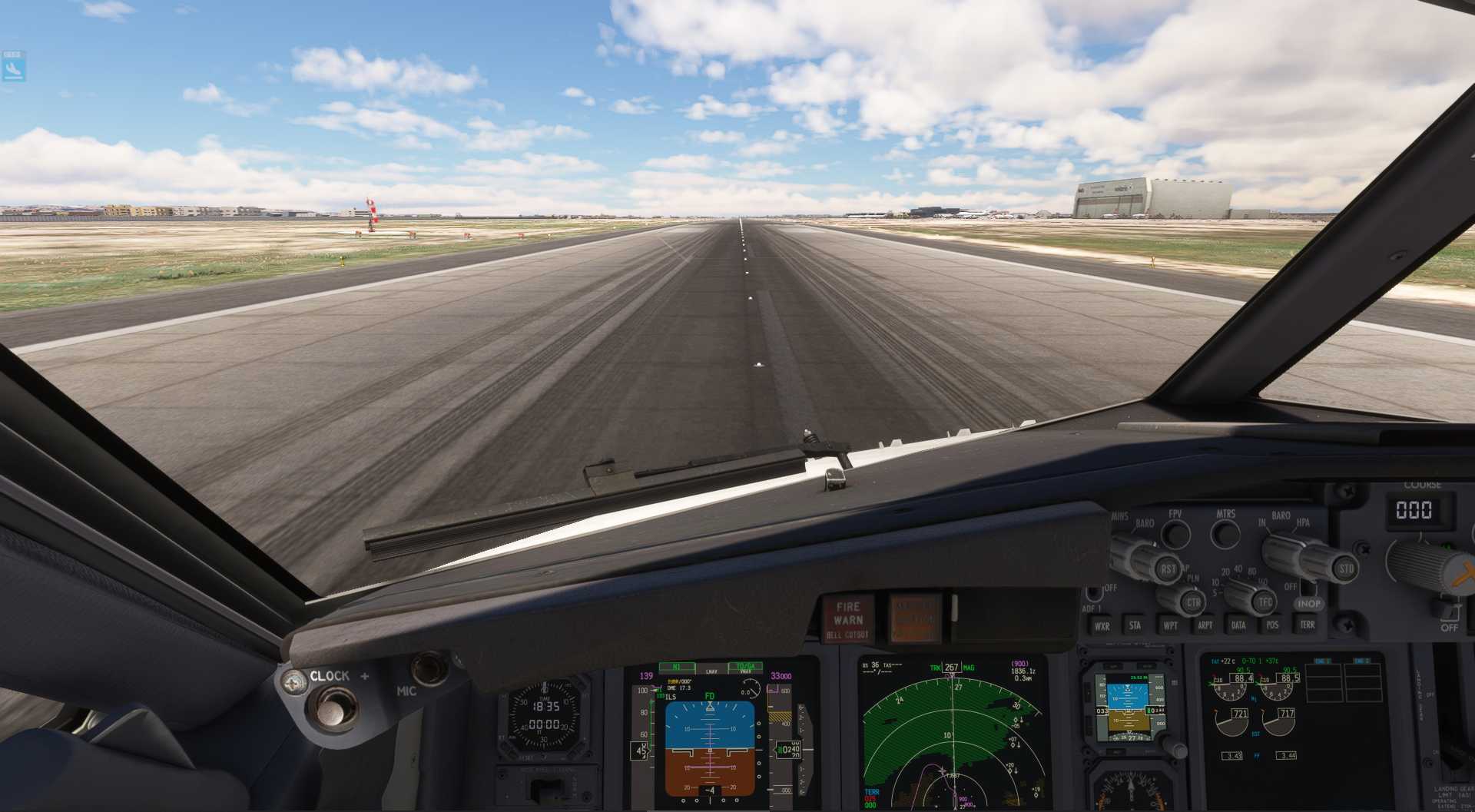This screenshot has height=812, width=1475.
Task: Push the MTRS meters button
Action: pos(1225,533)
